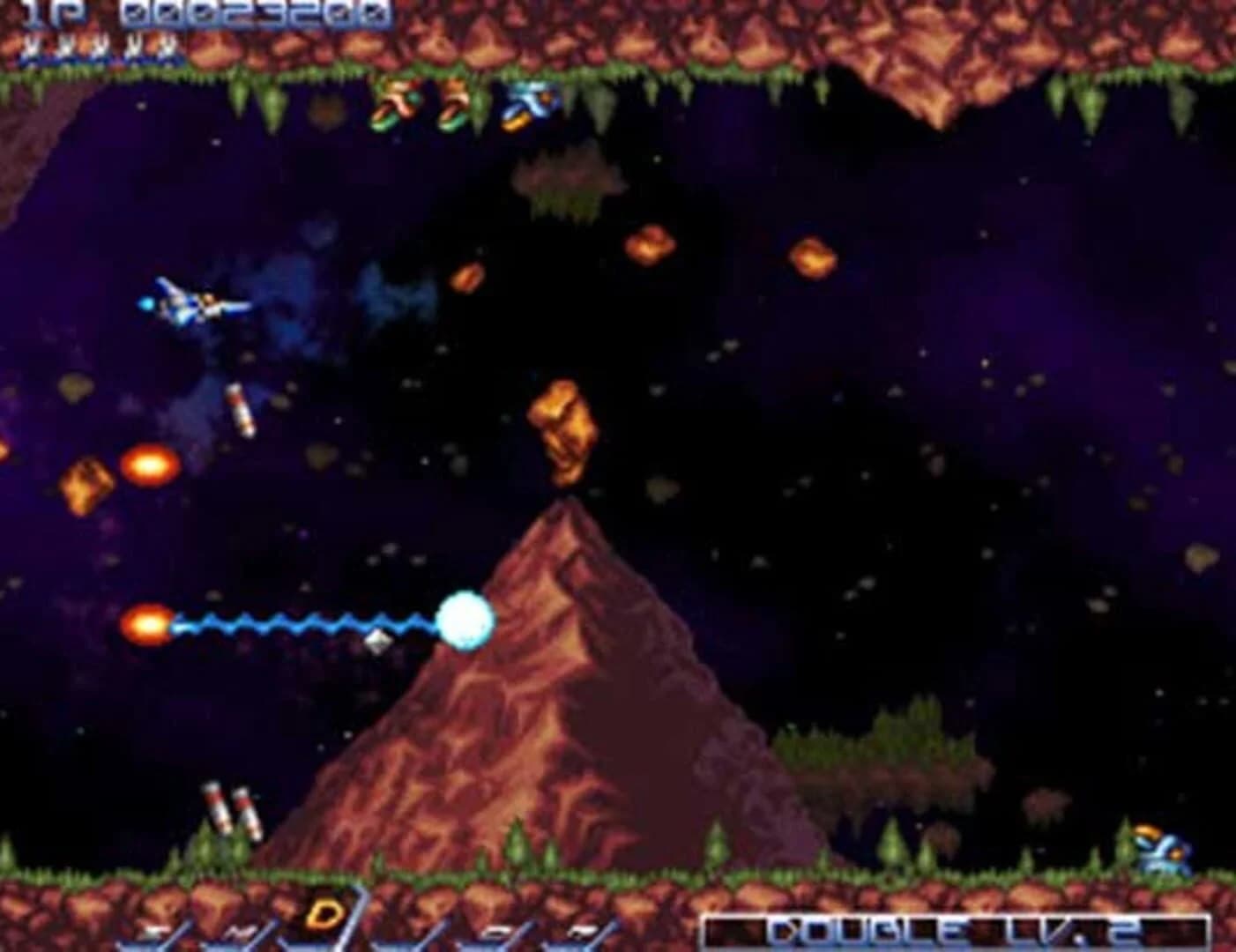This screenshot has width=1236, height=952.
Task: Click the green power-up capsule beside the orange one
Action: click(456, 107)
